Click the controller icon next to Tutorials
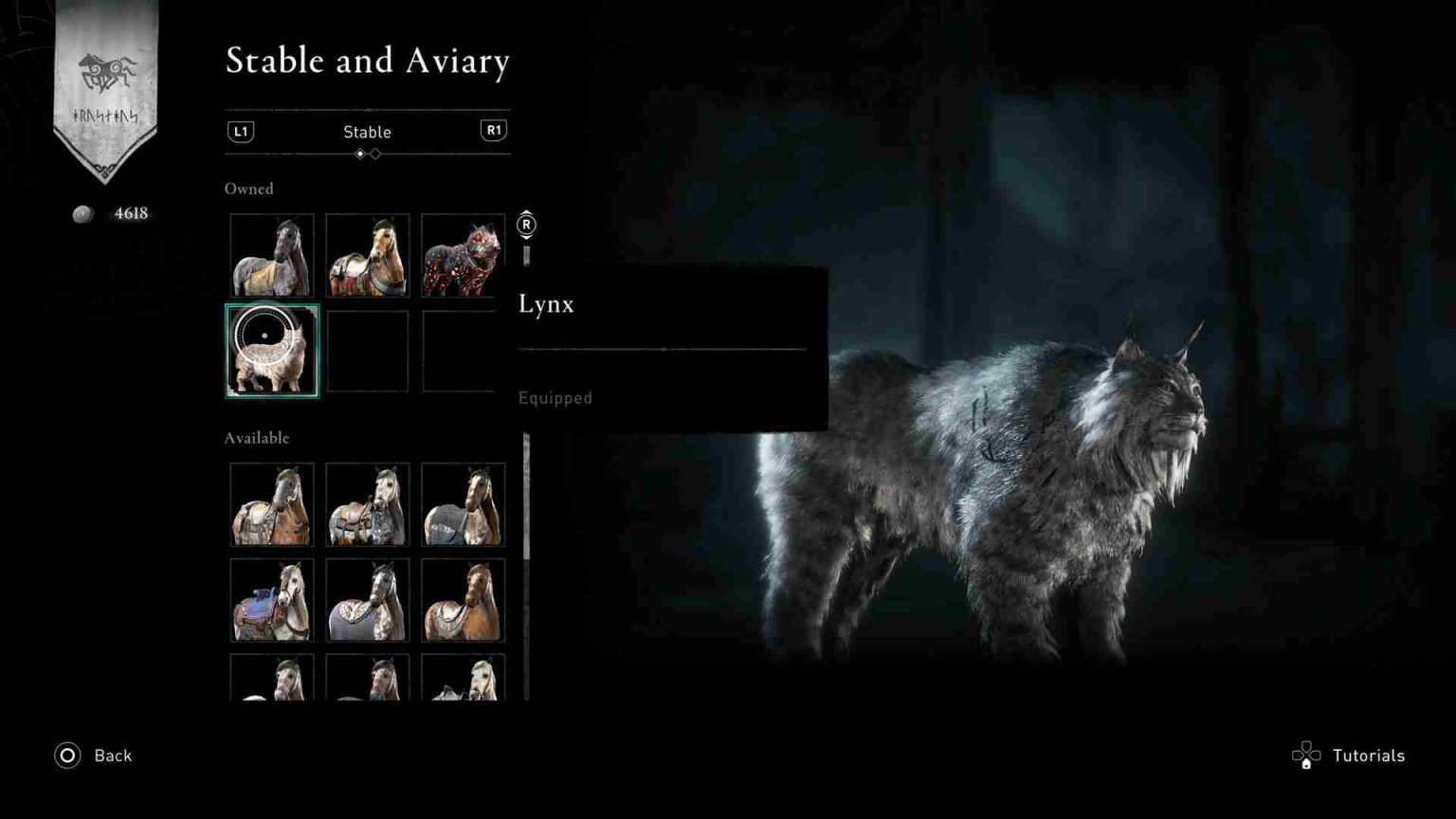This screenshot has height=819, width=1456. (1306, 755)
